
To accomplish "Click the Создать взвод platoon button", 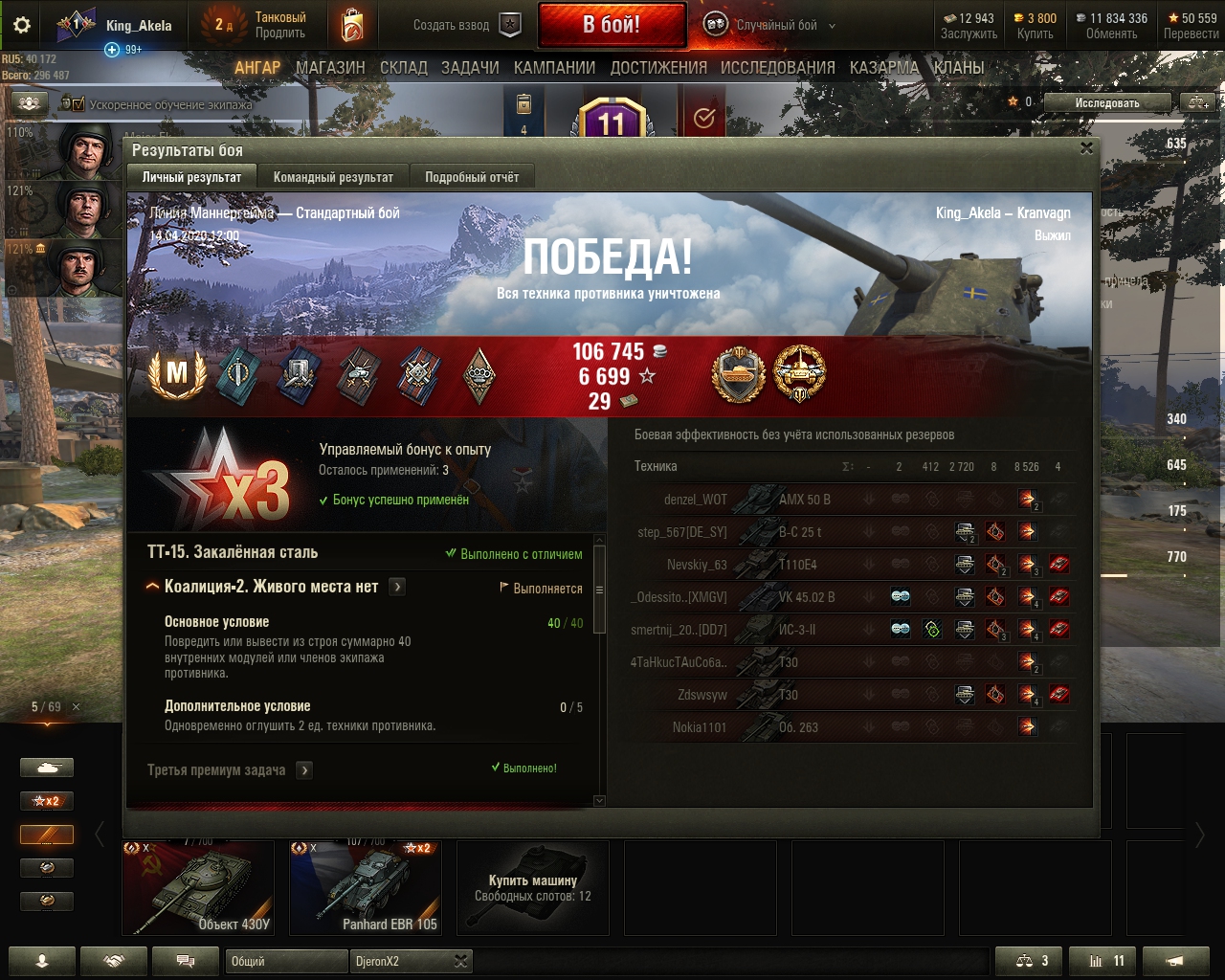I will tap(467, 26).
